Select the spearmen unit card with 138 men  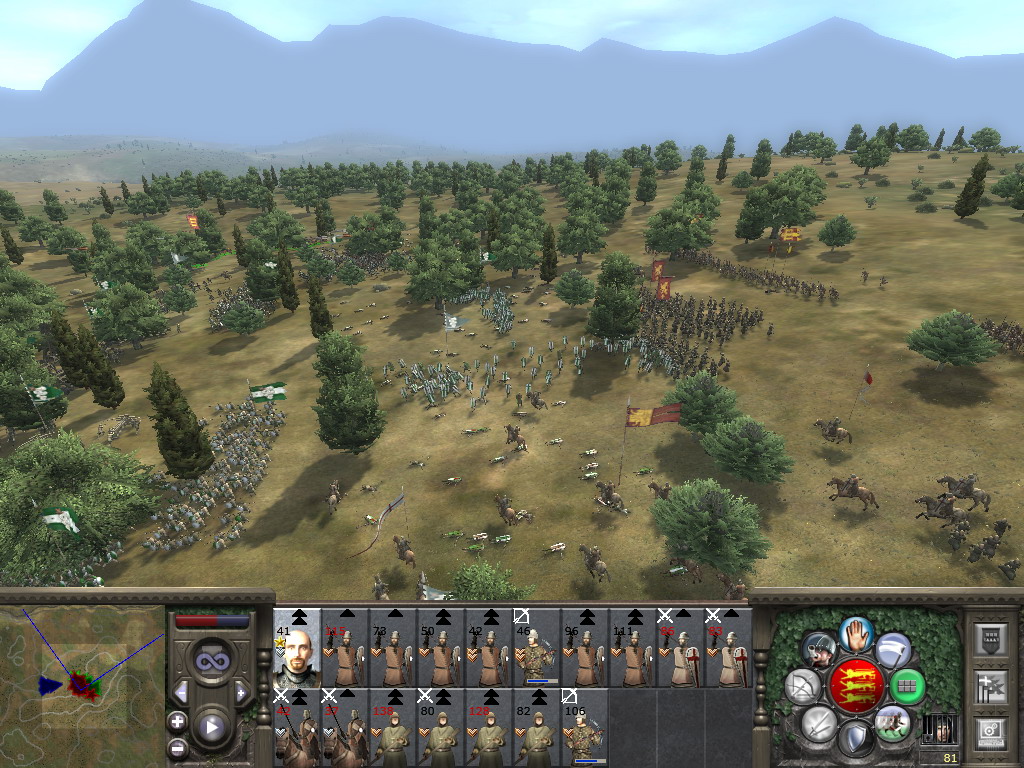393,727
